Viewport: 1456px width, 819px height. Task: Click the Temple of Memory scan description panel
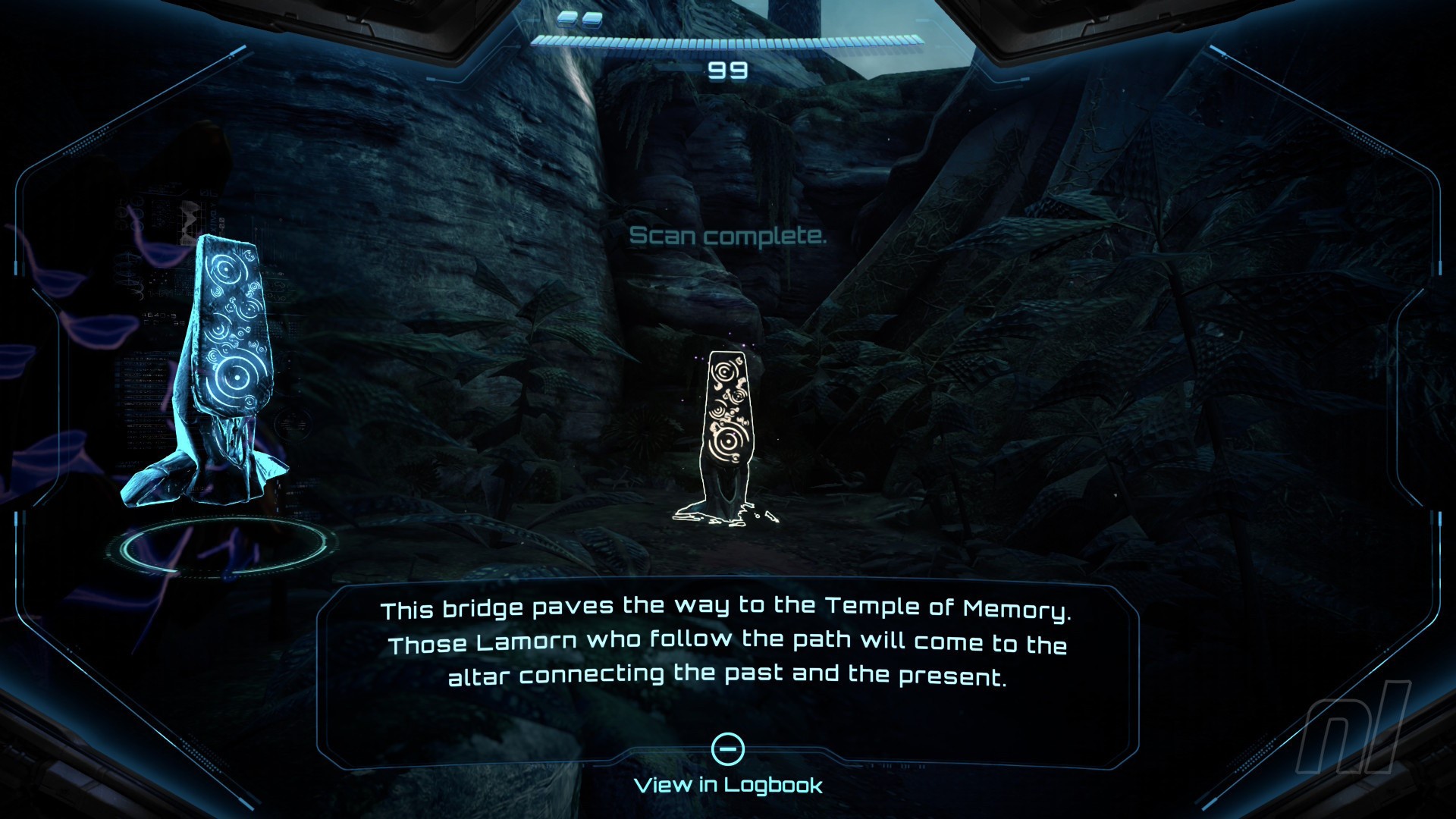coord(727,643)
